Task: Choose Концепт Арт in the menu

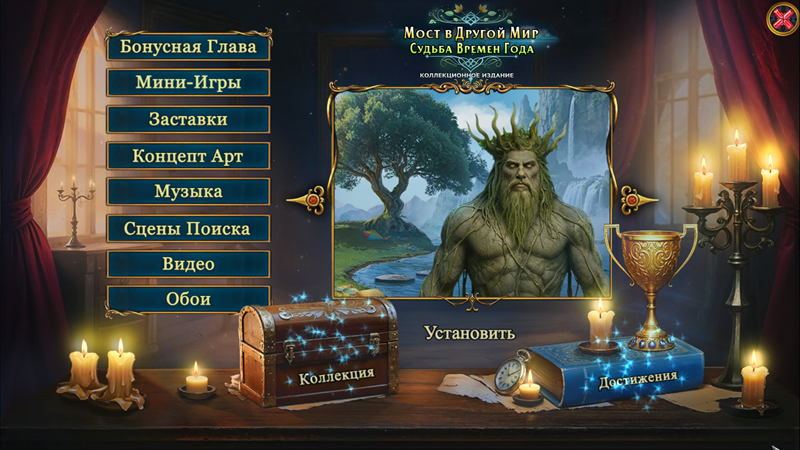Action: [188, 156]
